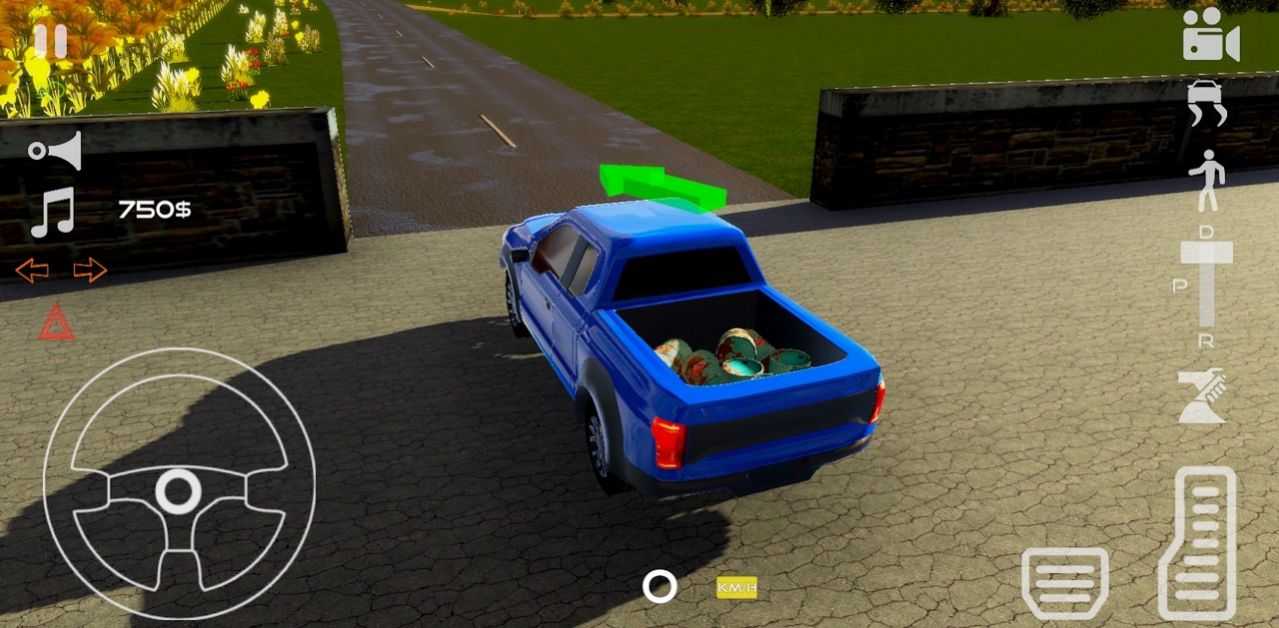Screen dimensions: 1279x628
Task: Pause the game with the pause button
Action: (x=50, y=41)
